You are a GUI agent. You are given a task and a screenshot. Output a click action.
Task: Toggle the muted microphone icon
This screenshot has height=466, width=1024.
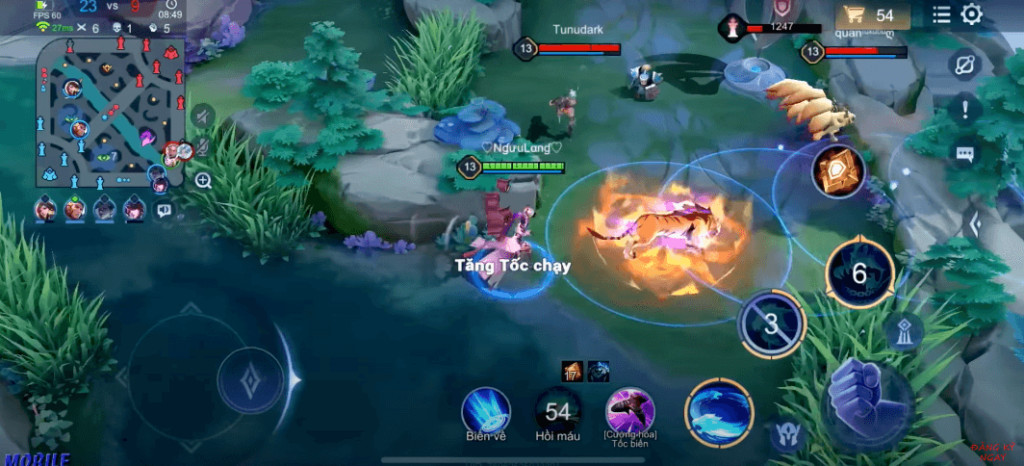pos(203,147)
